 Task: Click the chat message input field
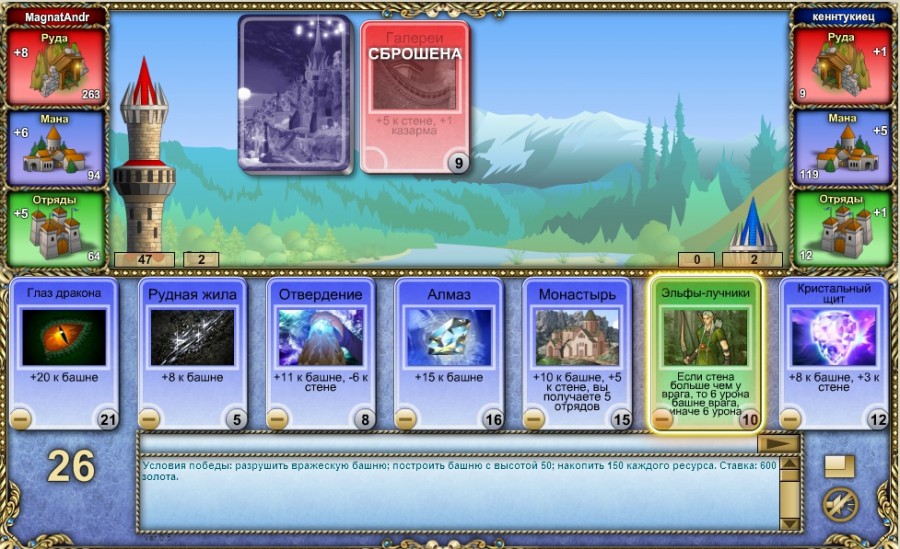pyautogui.click(x=447, y=443)
